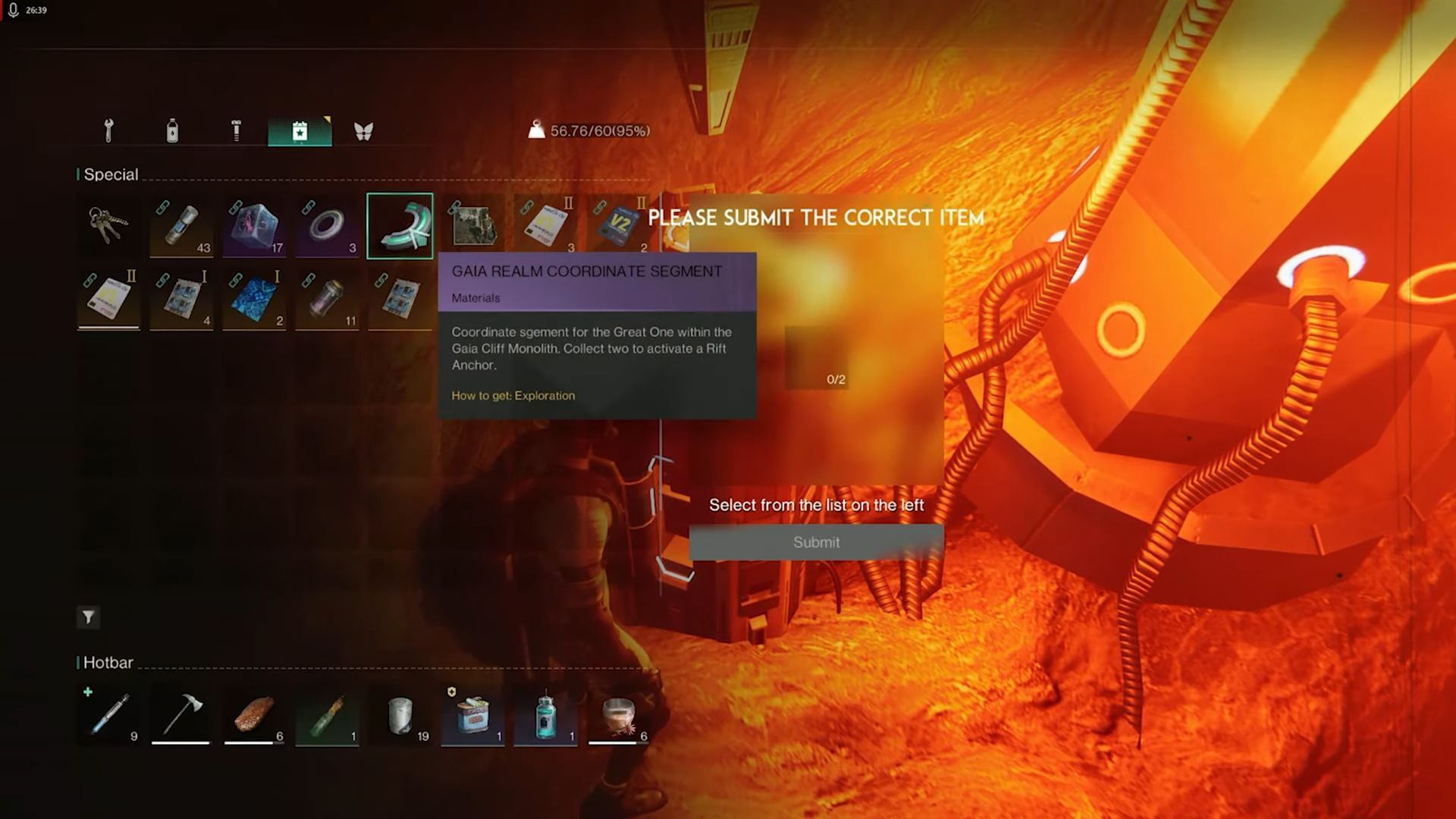Open the weapons and gear tab
1456x819 pixels.
coord(108,130)
